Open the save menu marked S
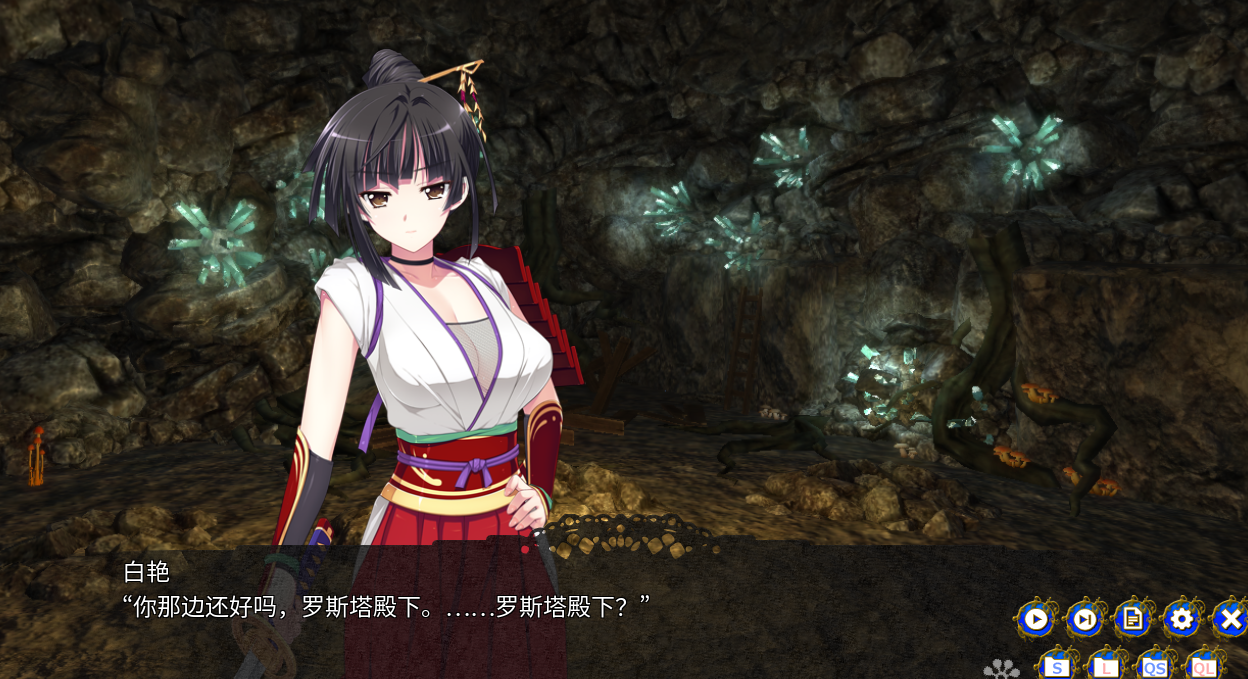 [1058, 667]
